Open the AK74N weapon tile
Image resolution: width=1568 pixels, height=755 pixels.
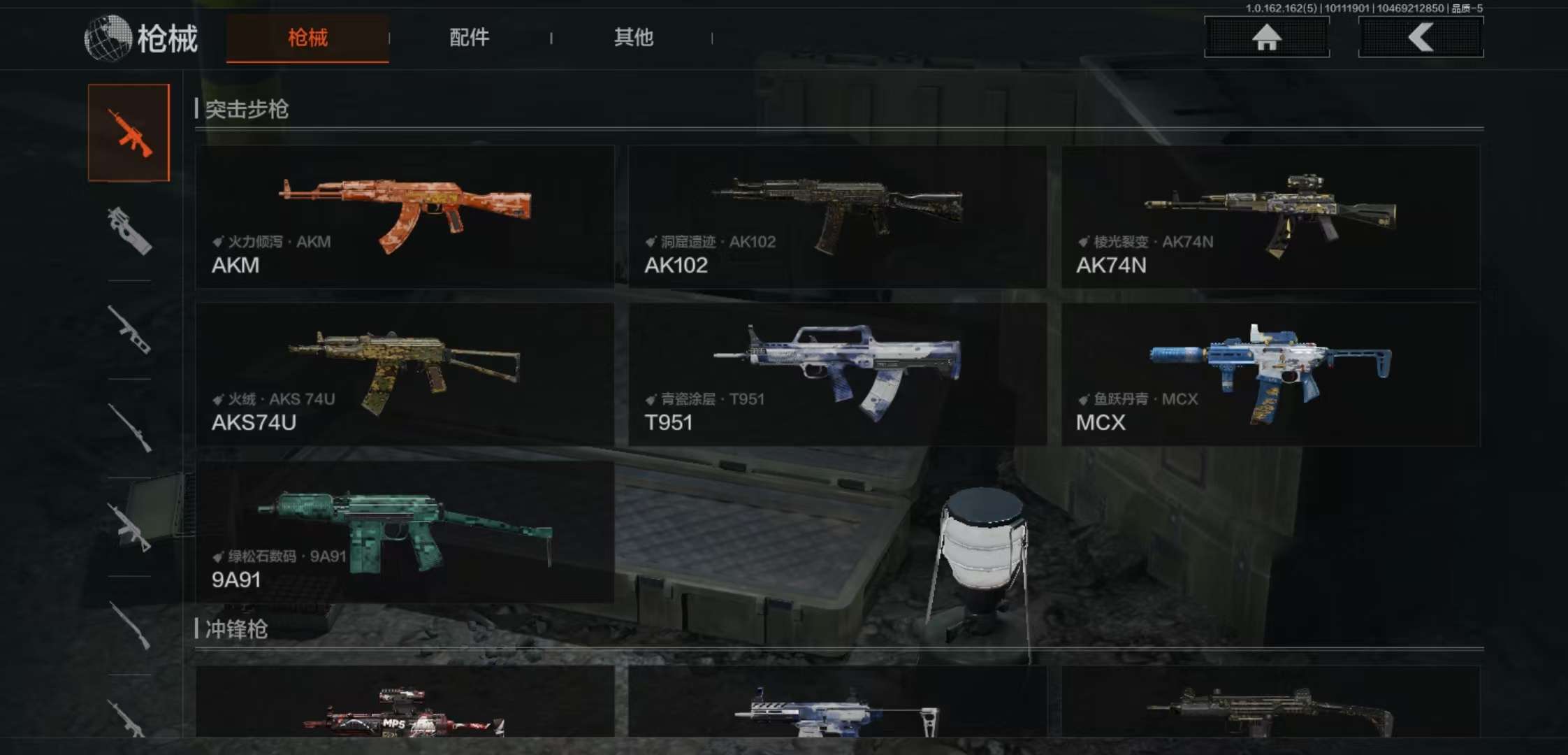point(1270,217)
